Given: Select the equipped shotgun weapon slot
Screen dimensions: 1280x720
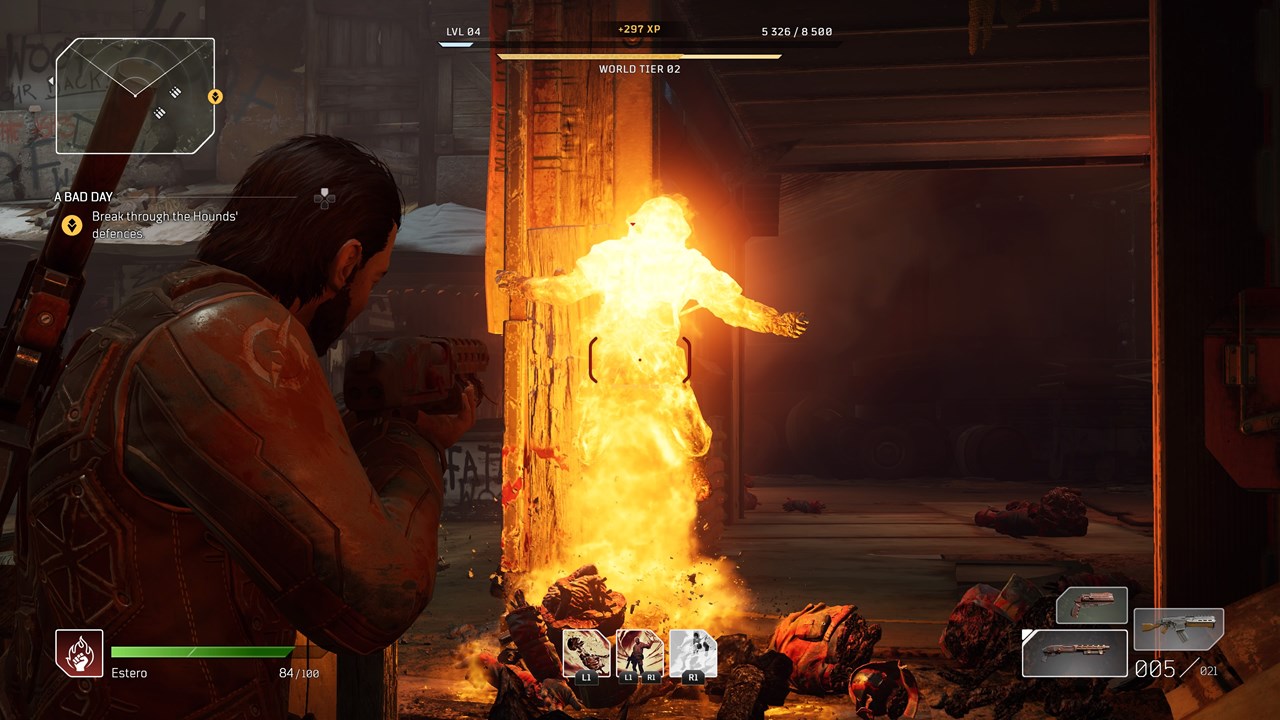Looking at the screenshot, I should coord(1075,652).
